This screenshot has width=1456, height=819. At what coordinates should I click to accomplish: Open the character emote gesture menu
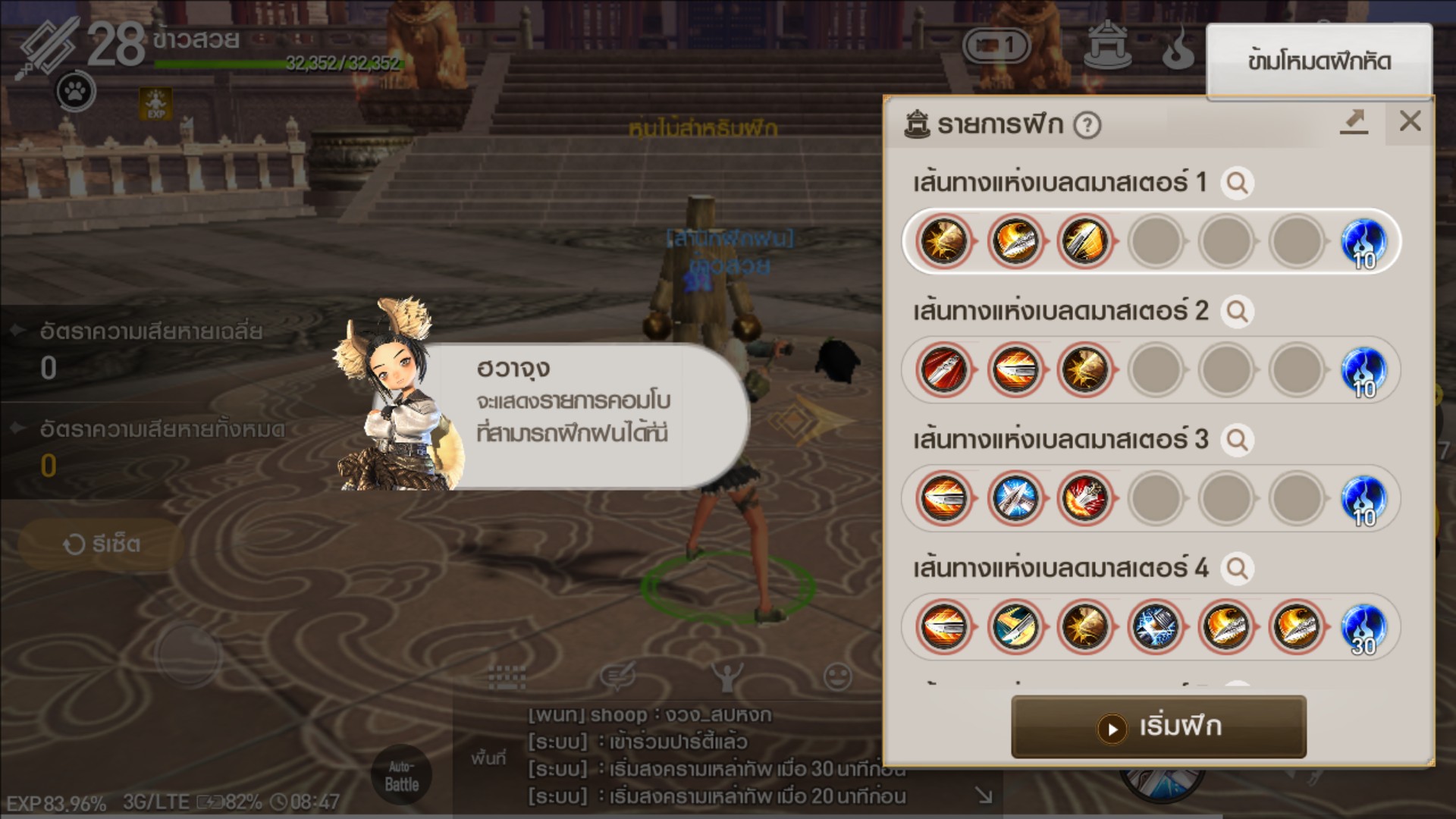coord(726,676)
